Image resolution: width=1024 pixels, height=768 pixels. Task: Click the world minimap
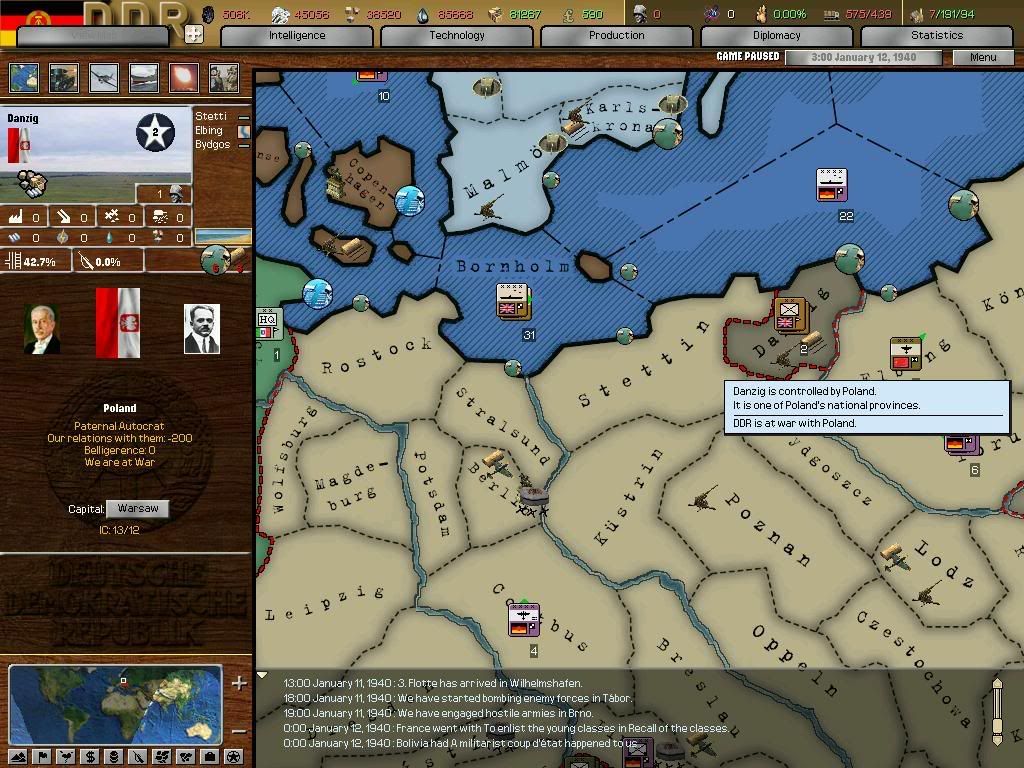click(115, 704)
